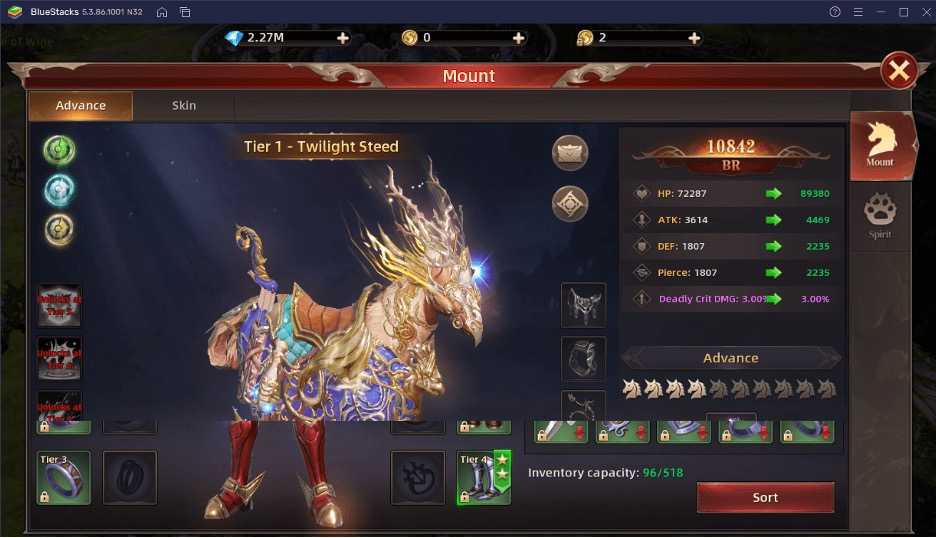The width and height of the screenshot is (936, 538).
Task: Open the Mount side tab
Action: 880,145
